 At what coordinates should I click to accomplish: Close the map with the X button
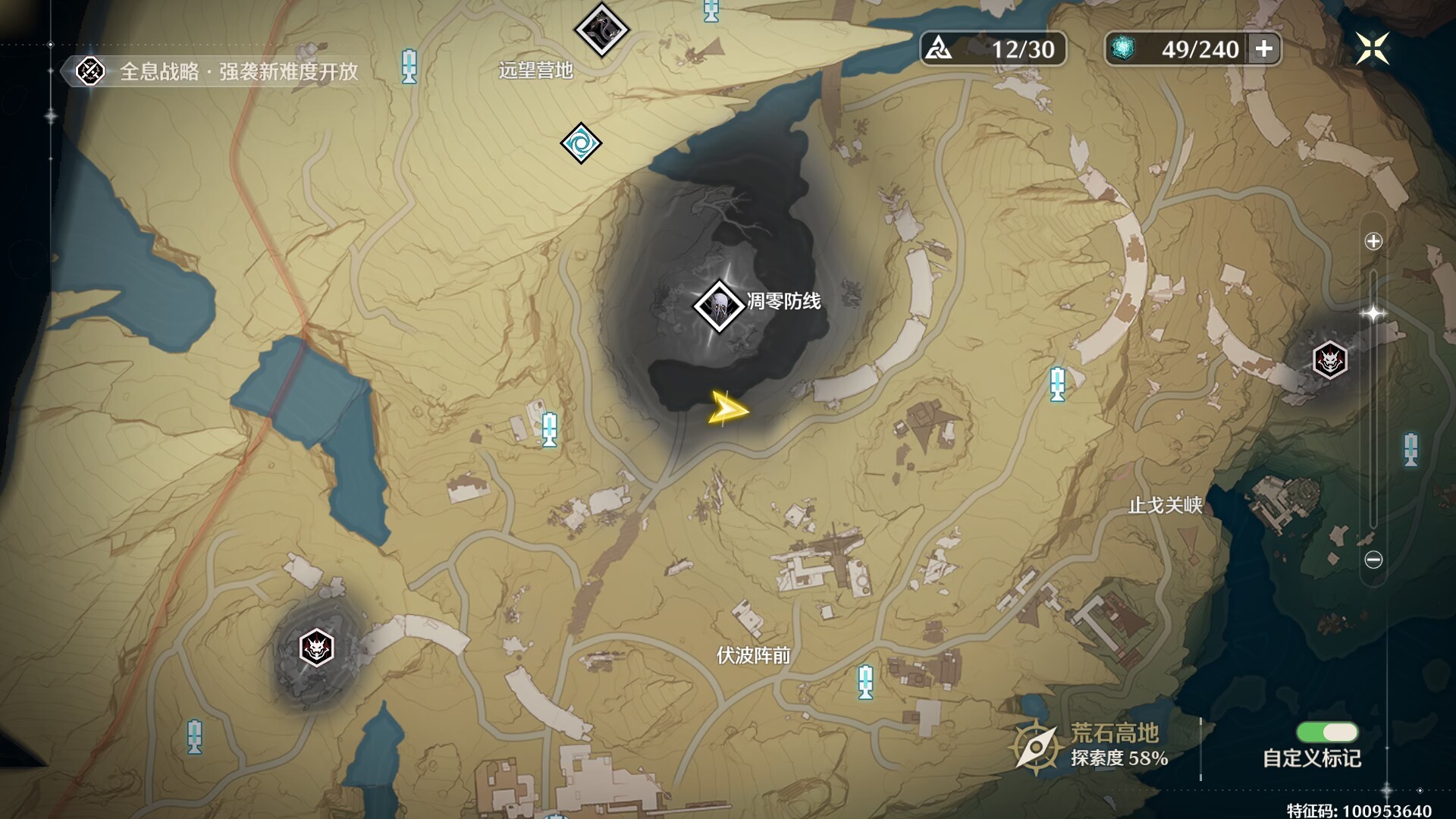(x=1372, y=49)
